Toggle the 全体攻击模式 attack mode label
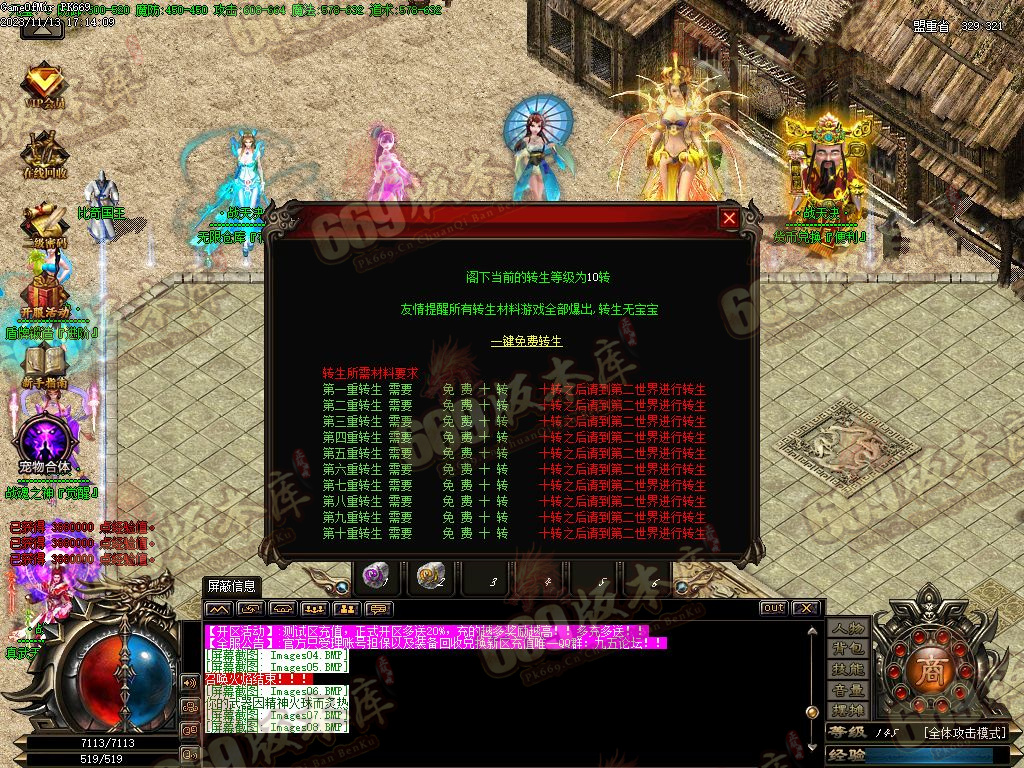The width and height of the screenshot is (1024, 768). click(964, 733)
